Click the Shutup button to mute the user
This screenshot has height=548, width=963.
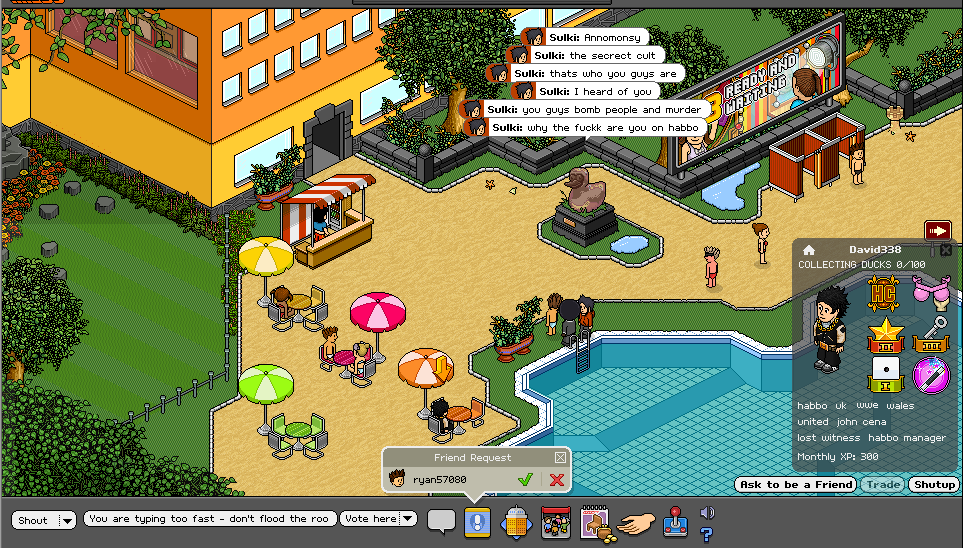click(935, 485)
